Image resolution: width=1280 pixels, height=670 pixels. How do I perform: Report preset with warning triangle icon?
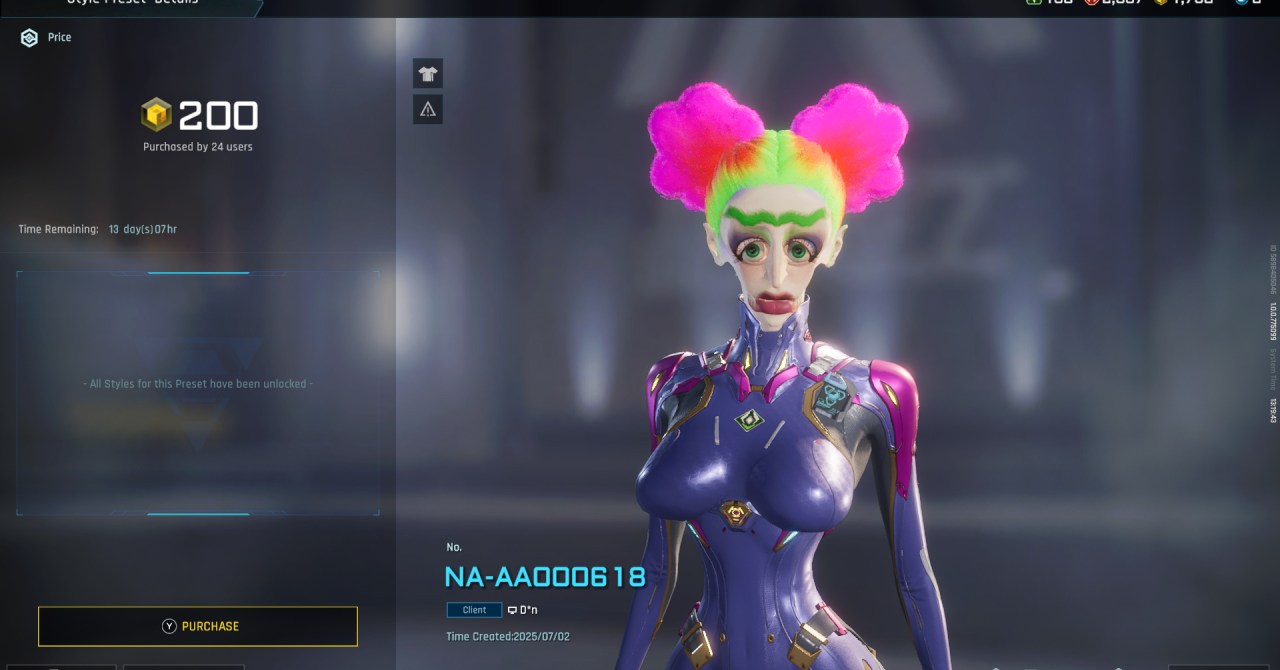tap(428, 109)
